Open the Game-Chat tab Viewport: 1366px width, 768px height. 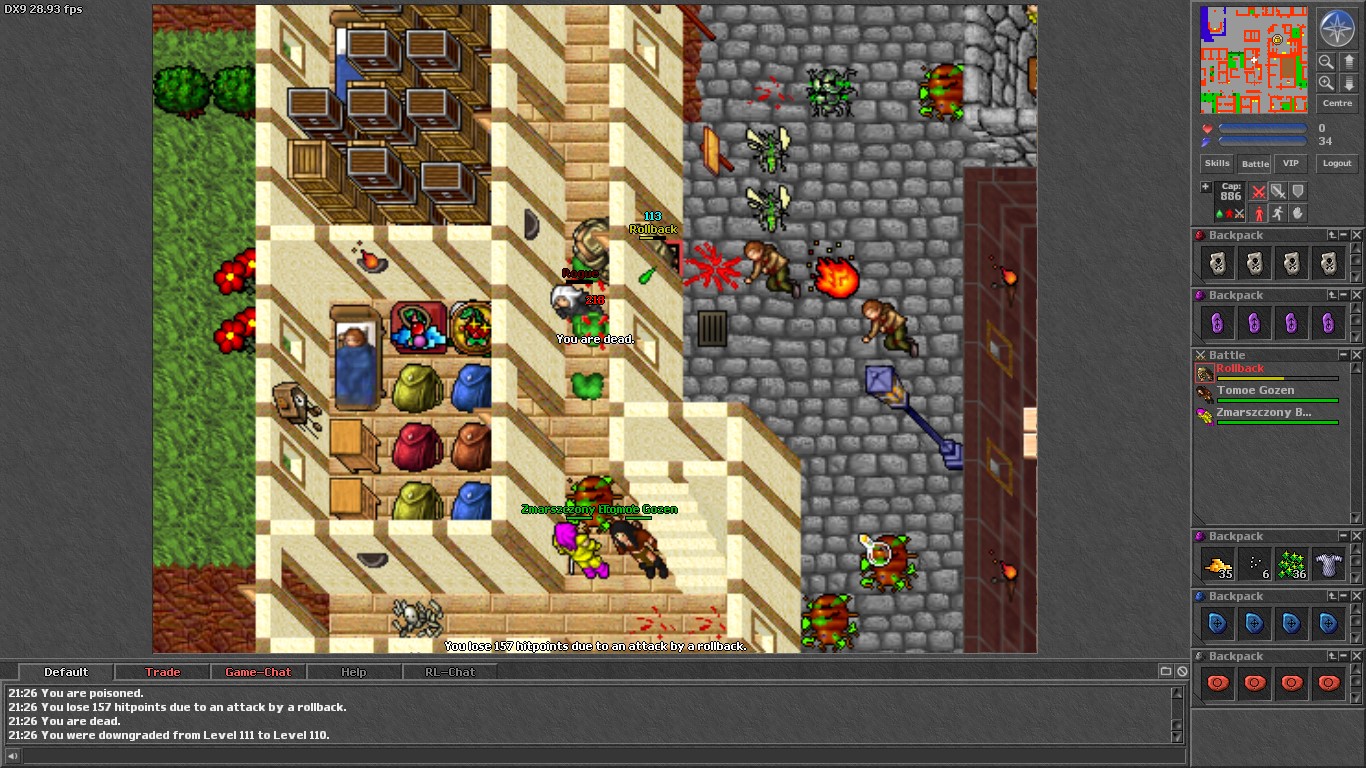[258, 671]
